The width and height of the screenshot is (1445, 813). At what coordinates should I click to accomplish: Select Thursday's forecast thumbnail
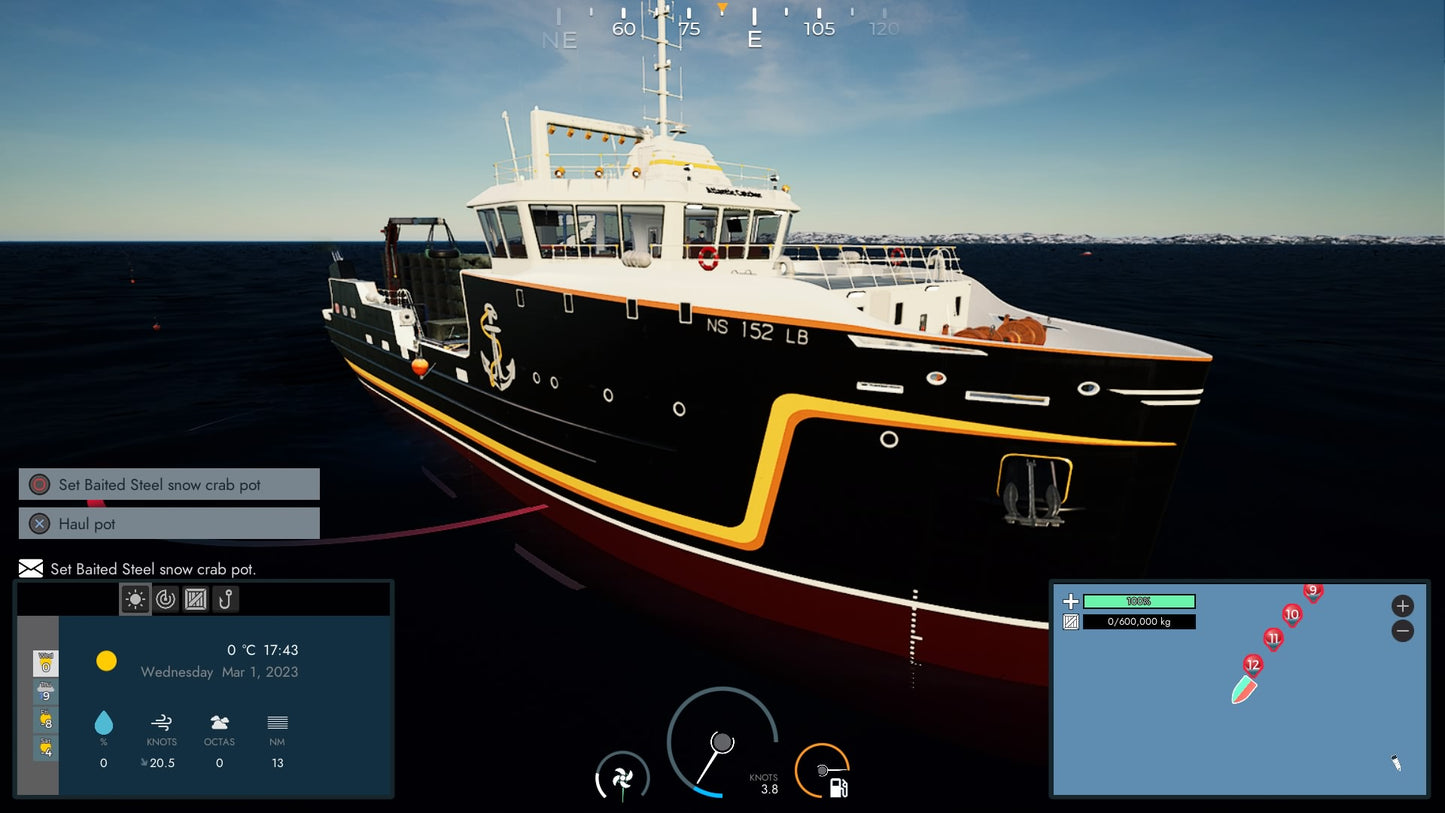click(x=44, y=690)
